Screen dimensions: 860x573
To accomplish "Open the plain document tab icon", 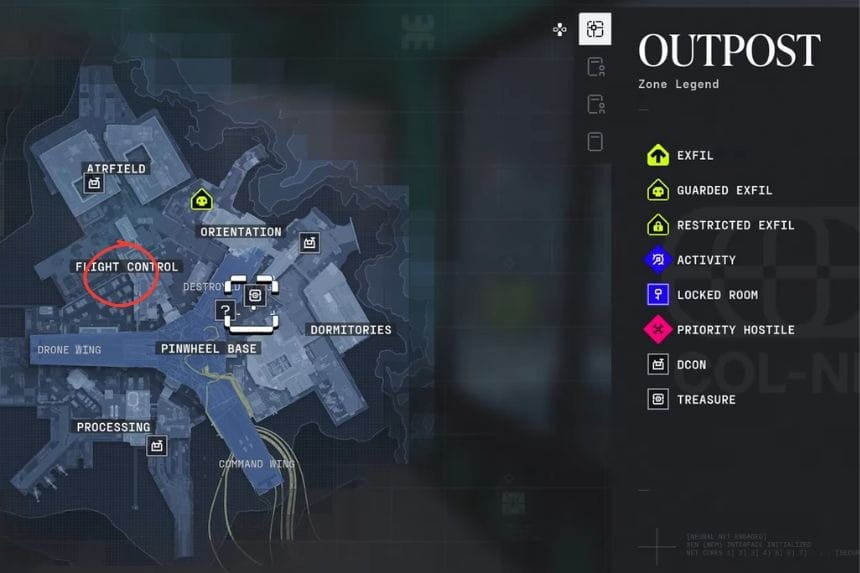I will pos(595,141).
